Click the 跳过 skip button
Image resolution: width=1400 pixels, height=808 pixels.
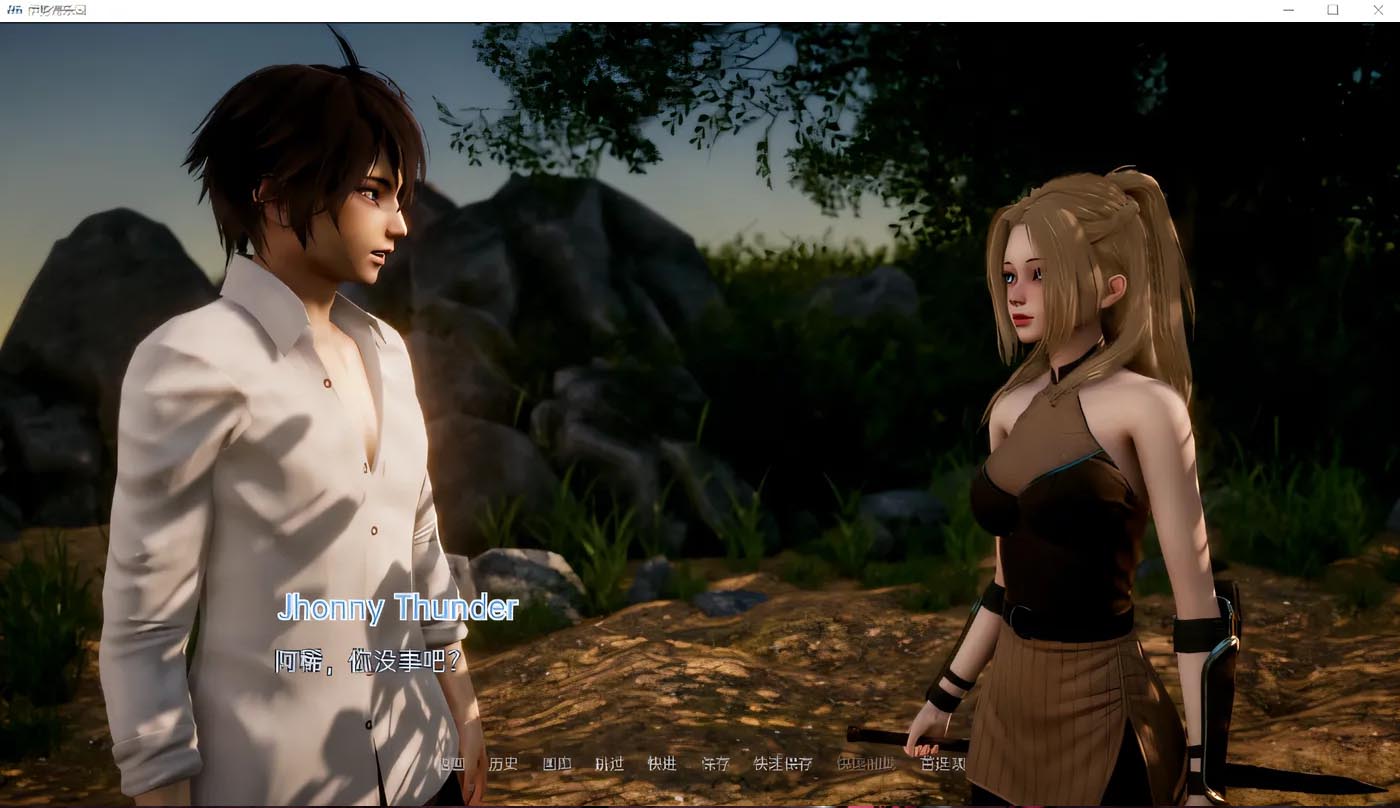(609, 764)
